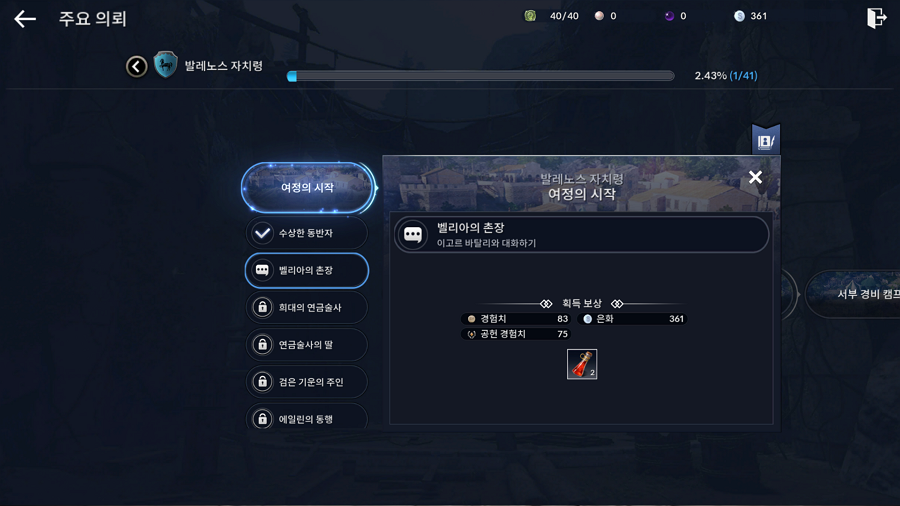
Task: Choose the locked 검은 기운의 주인 quest
Action: tap(307, 382)
